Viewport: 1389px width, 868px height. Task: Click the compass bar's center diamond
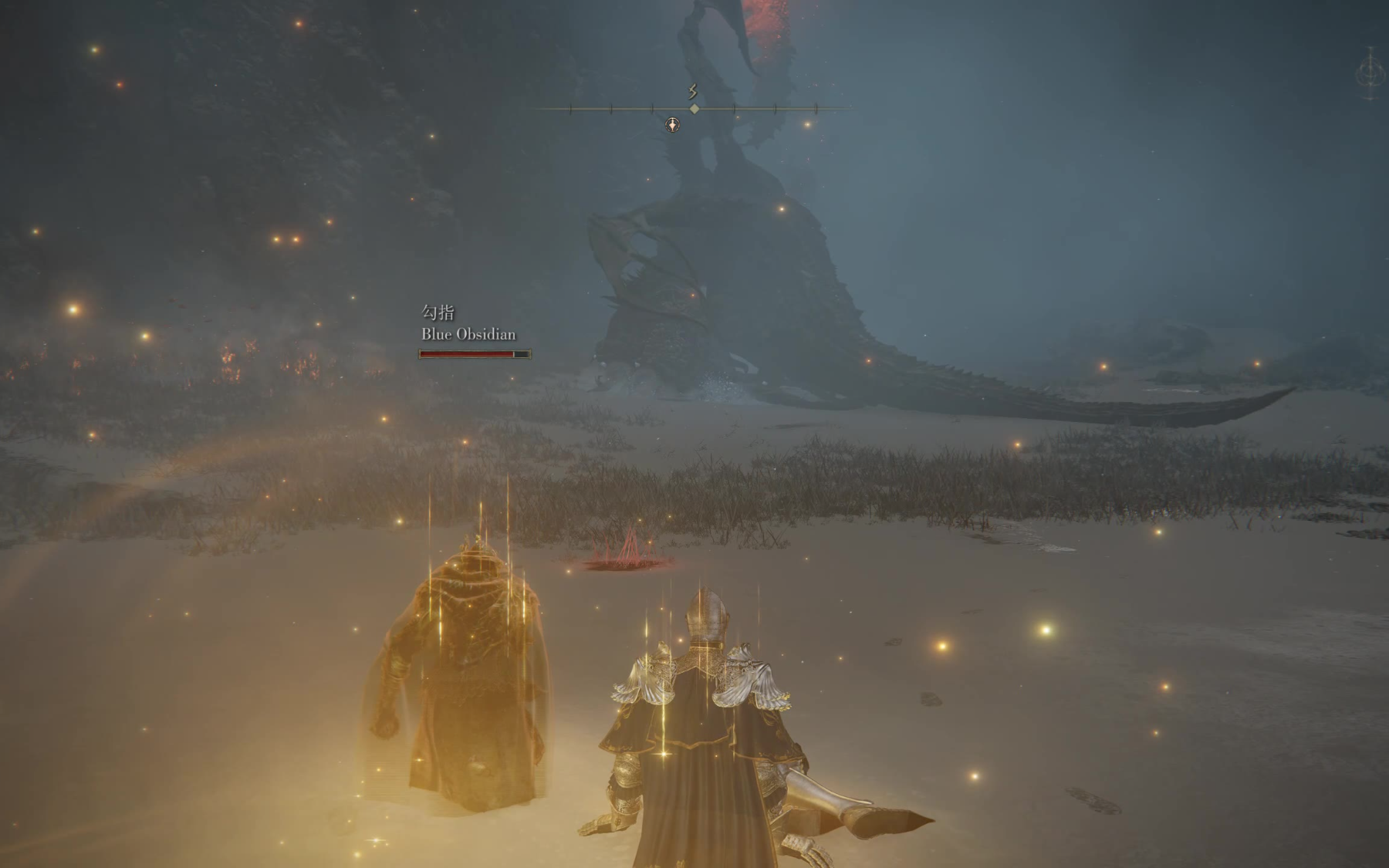coord(694,110)
